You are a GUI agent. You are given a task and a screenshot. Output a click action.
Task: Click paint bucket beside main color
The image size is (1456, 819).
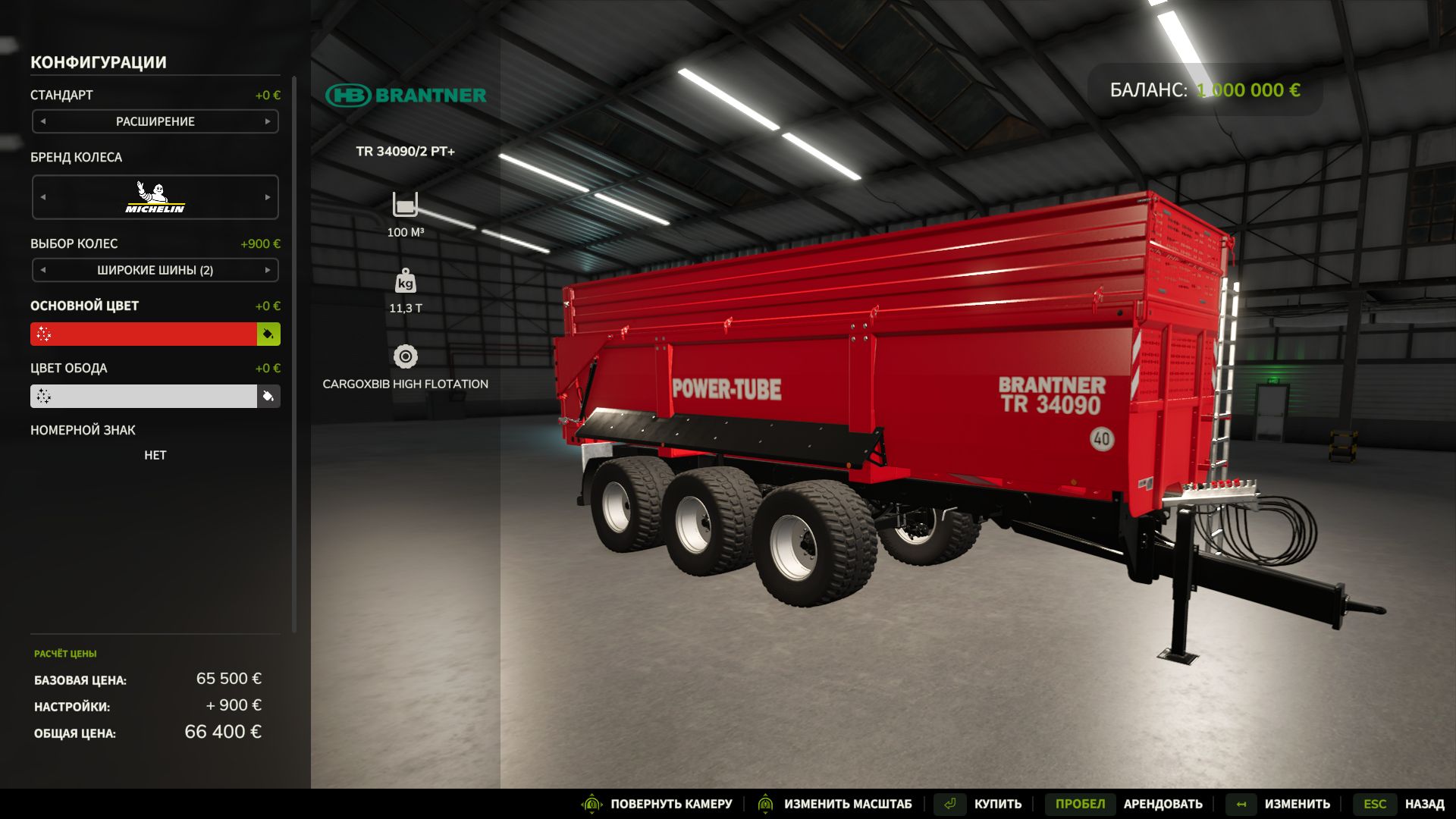[x=268, y=334]
